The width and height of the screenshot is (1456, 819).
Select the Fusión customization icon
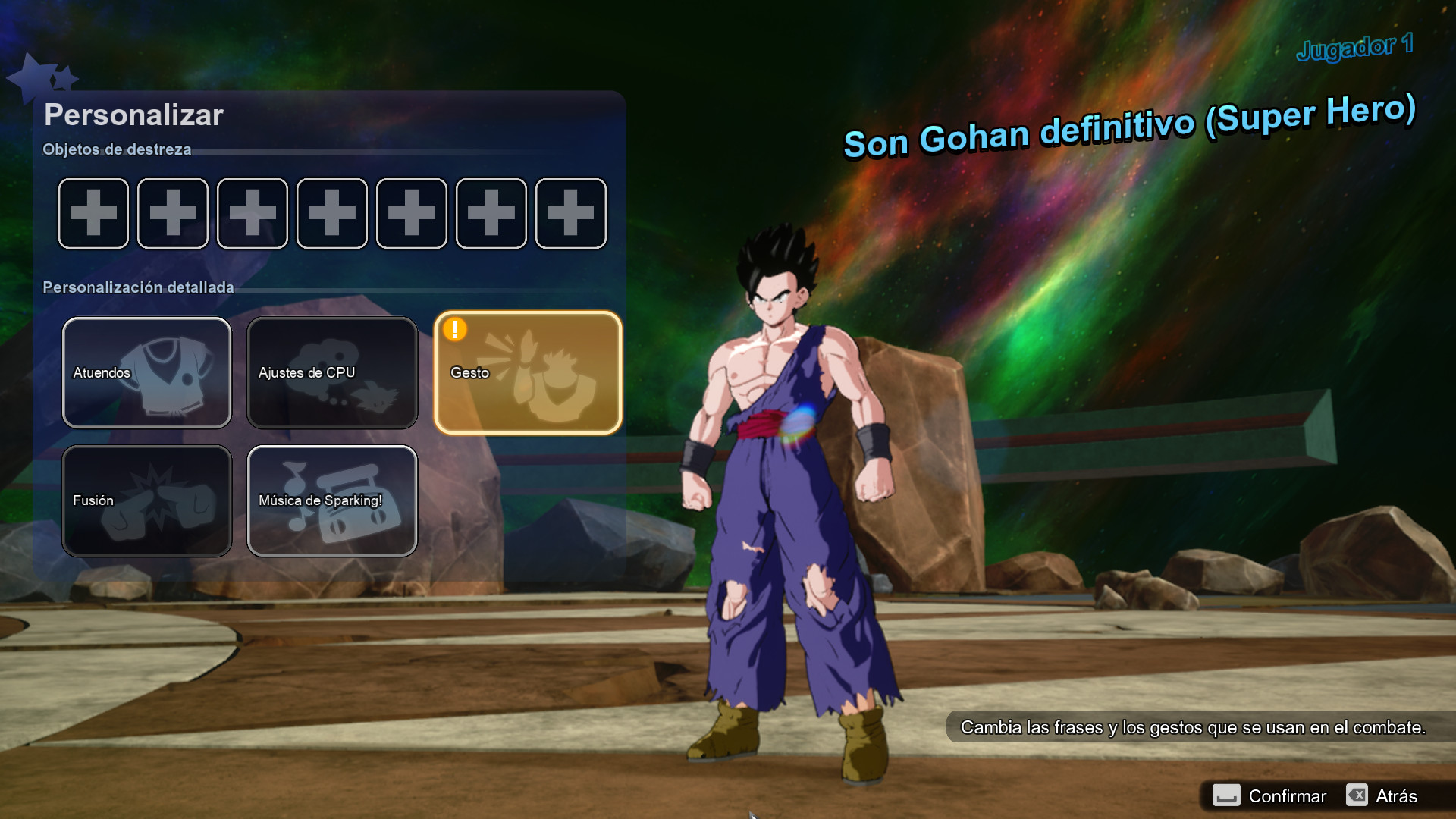point(146,500)
